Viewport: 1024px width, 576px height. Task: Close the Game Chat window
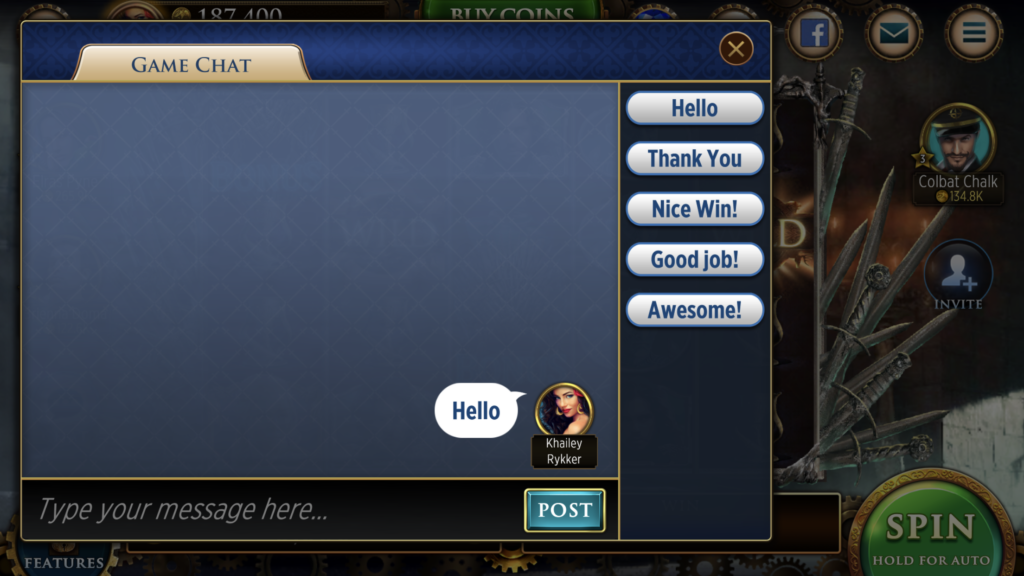click(x=736, y=48)
